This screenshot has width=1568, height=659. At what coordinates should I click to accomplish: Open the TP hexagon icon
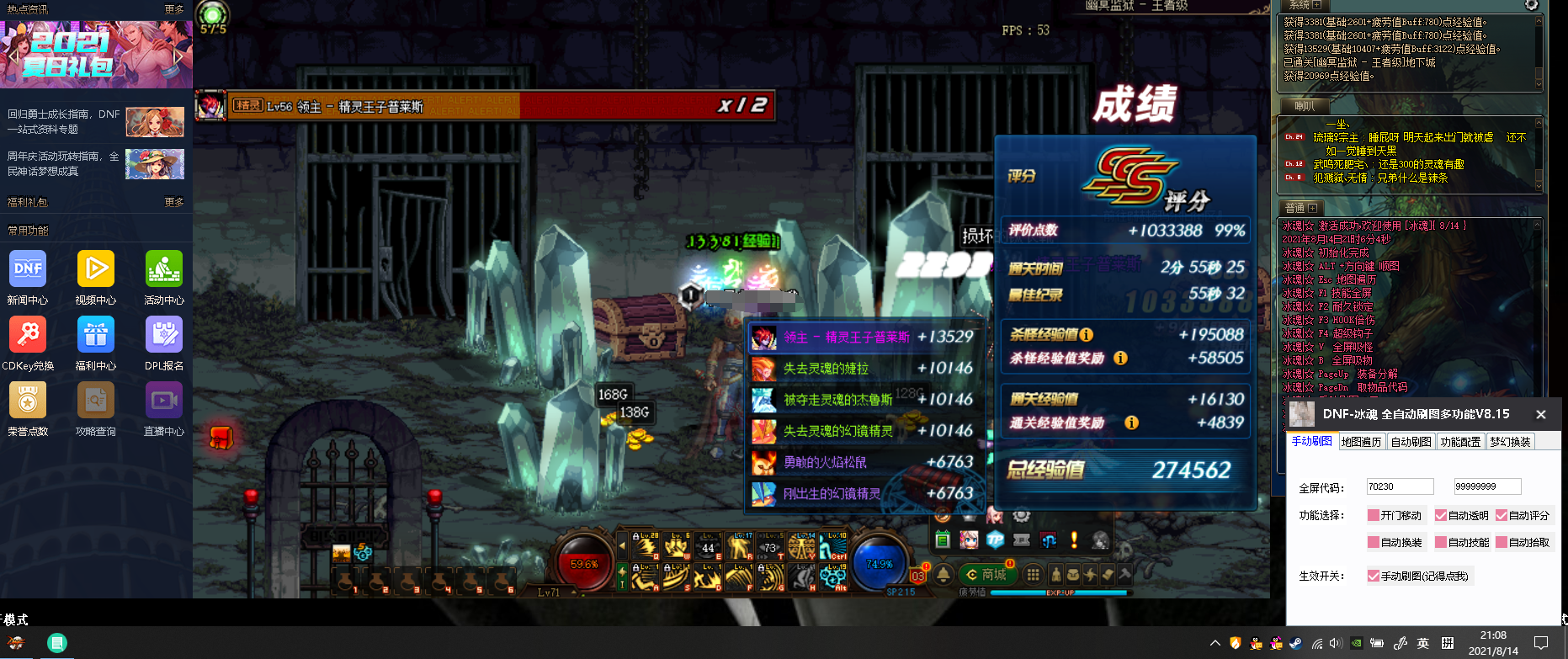(996, 540)
